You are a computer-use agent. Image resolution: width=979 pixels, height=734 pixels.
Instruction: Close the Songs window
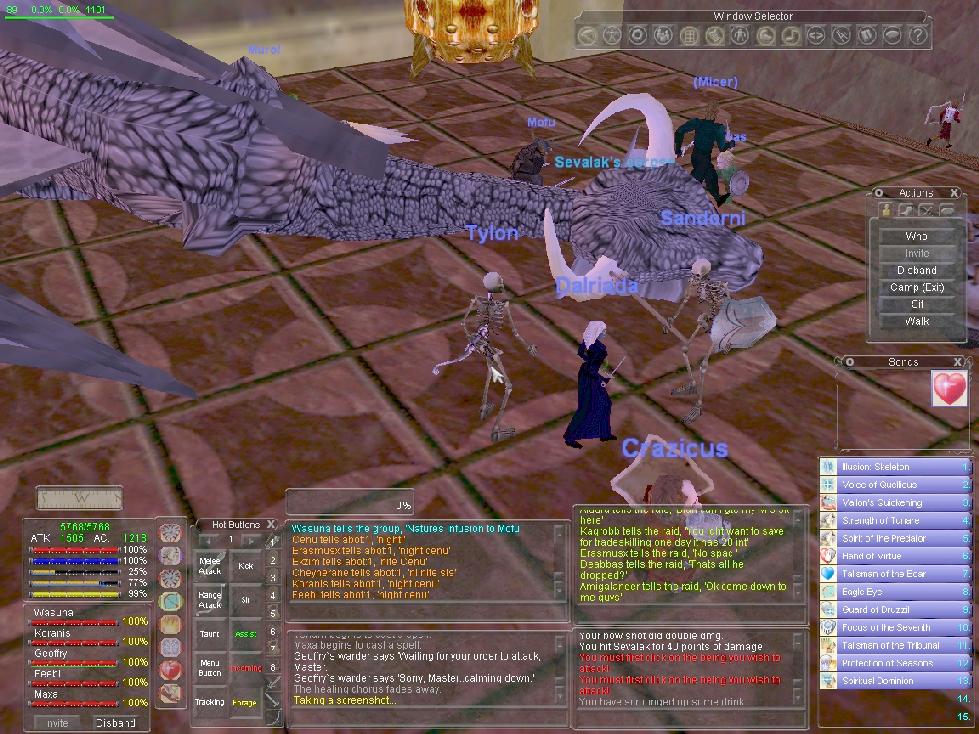[958, 362]
